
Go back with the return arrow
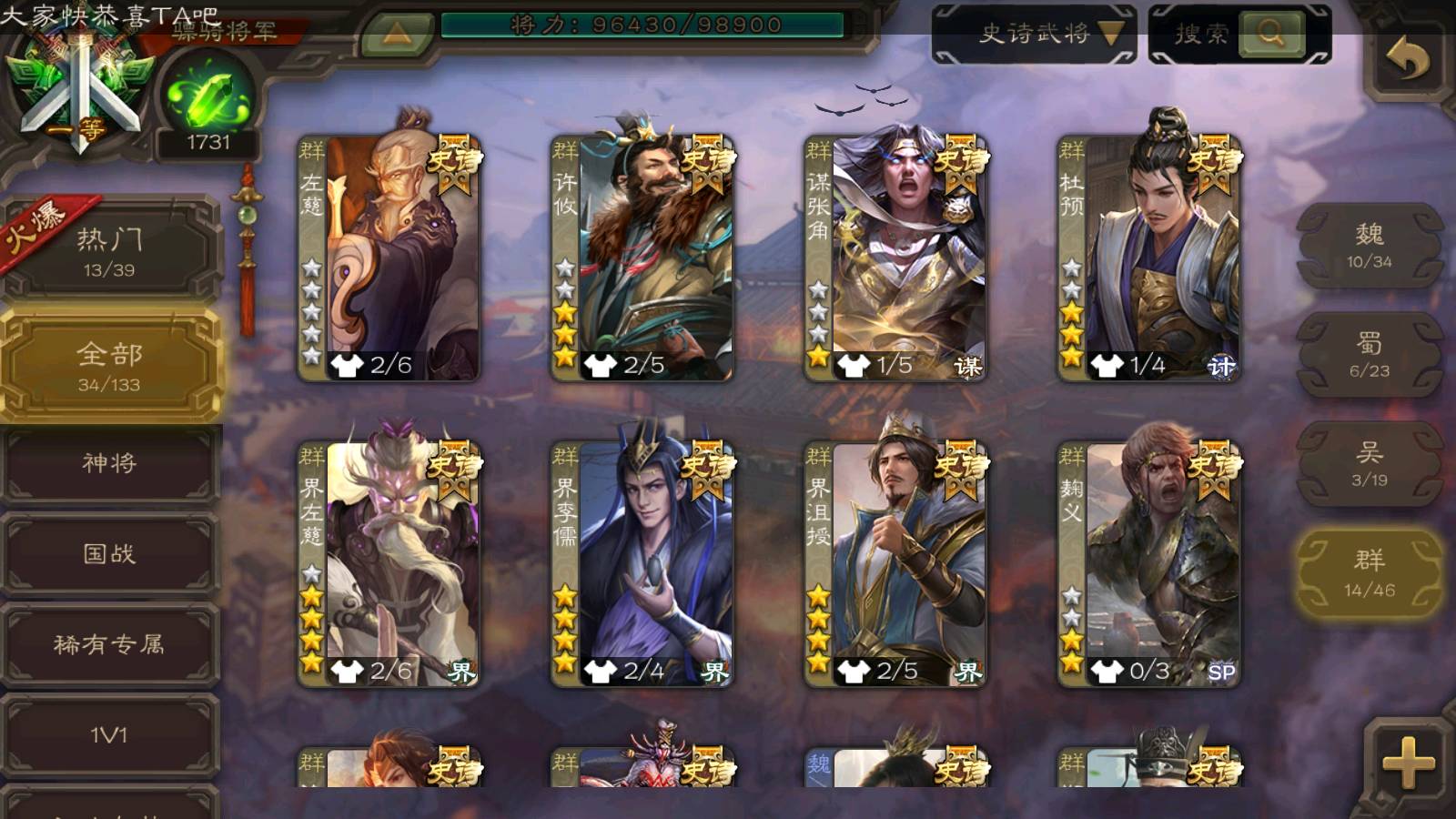(1407, 60)
